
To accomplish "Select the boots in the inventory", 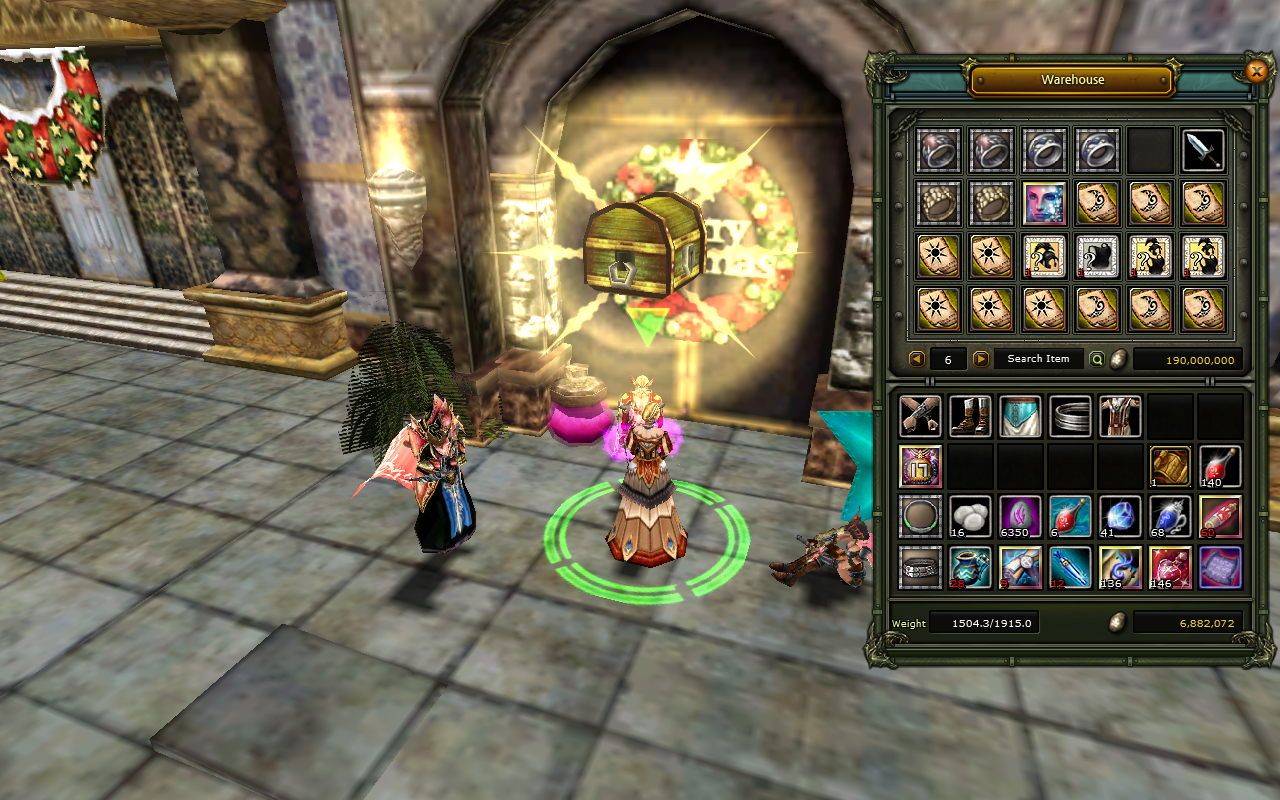I will 970,416.
